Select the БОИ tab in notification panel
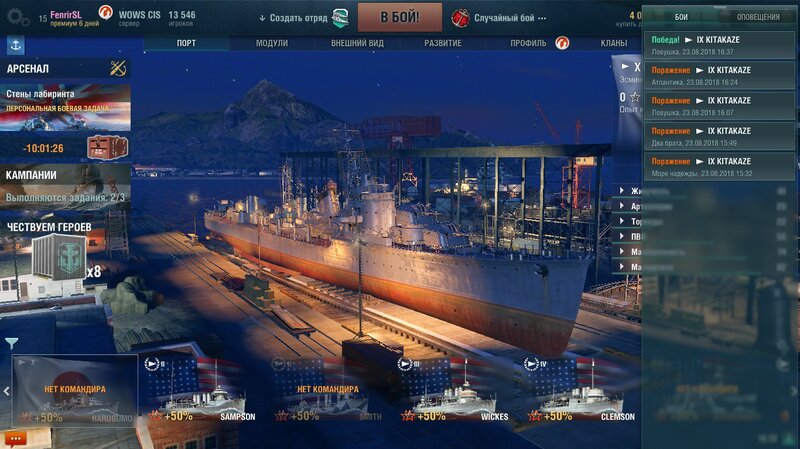800x449 pixels. pos(681,17)
